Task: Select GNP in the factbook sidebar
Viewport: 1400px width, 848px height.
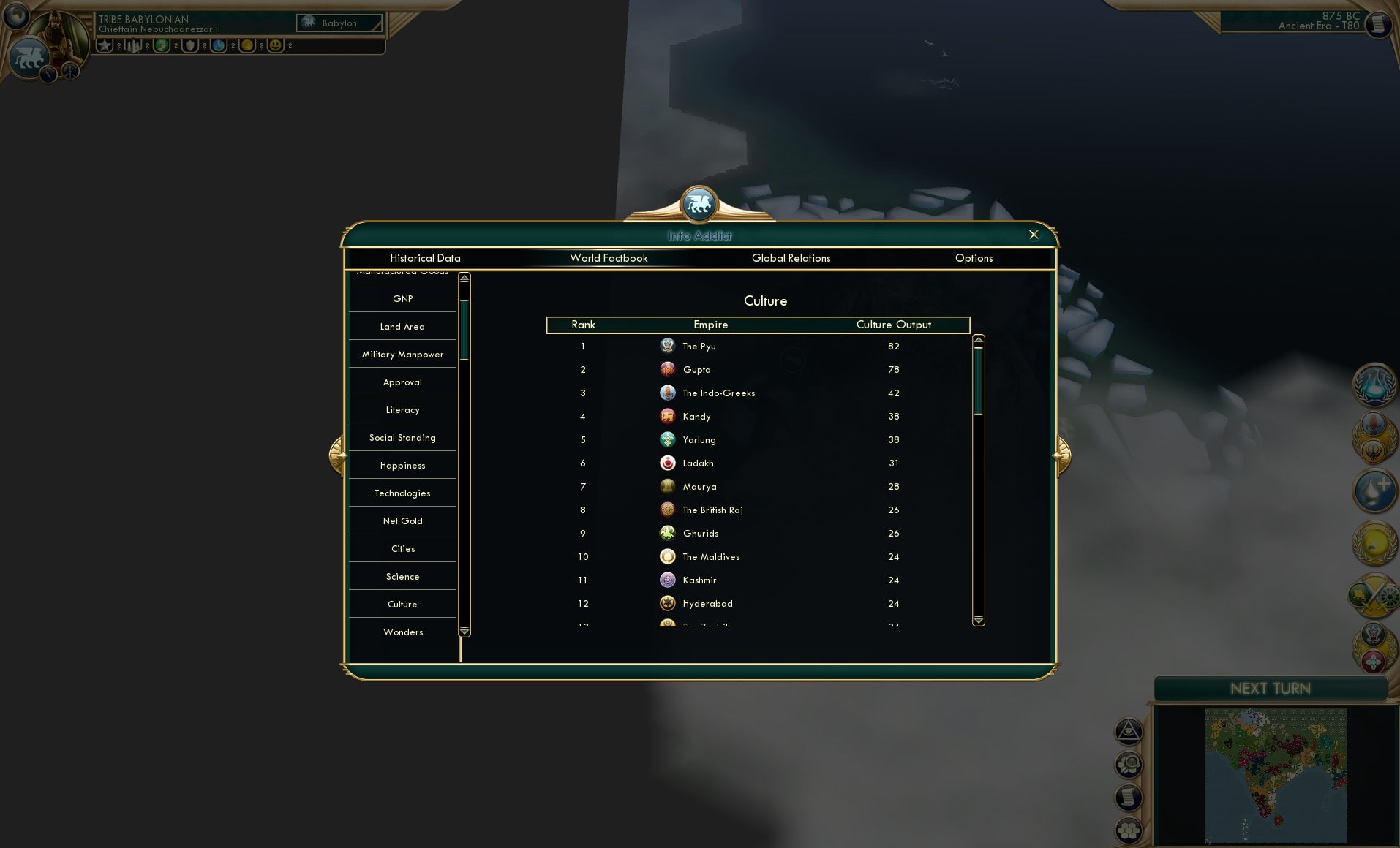Action: pyautogui.click(x=402, y=298)
